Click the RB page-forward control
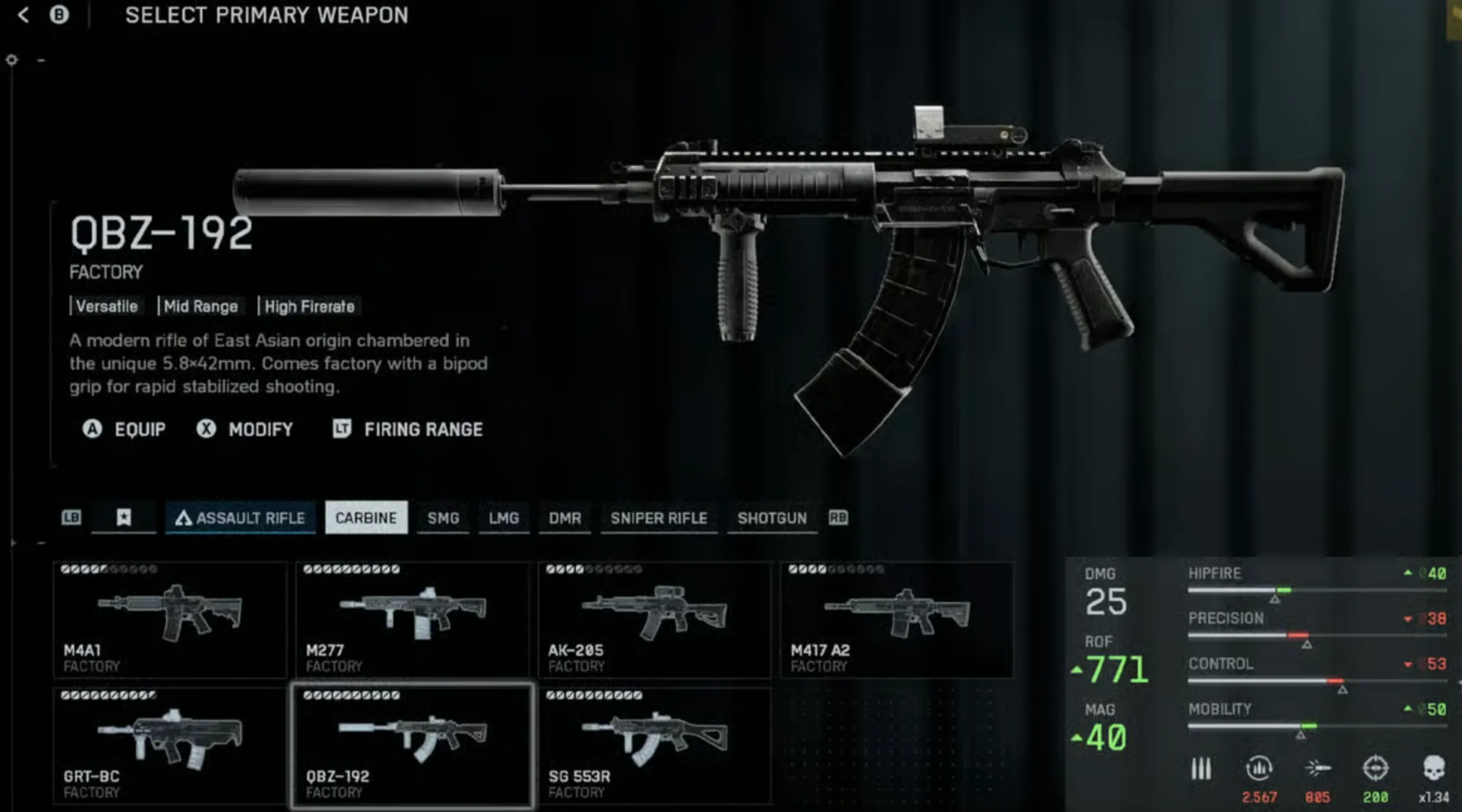 pos(840,518)
